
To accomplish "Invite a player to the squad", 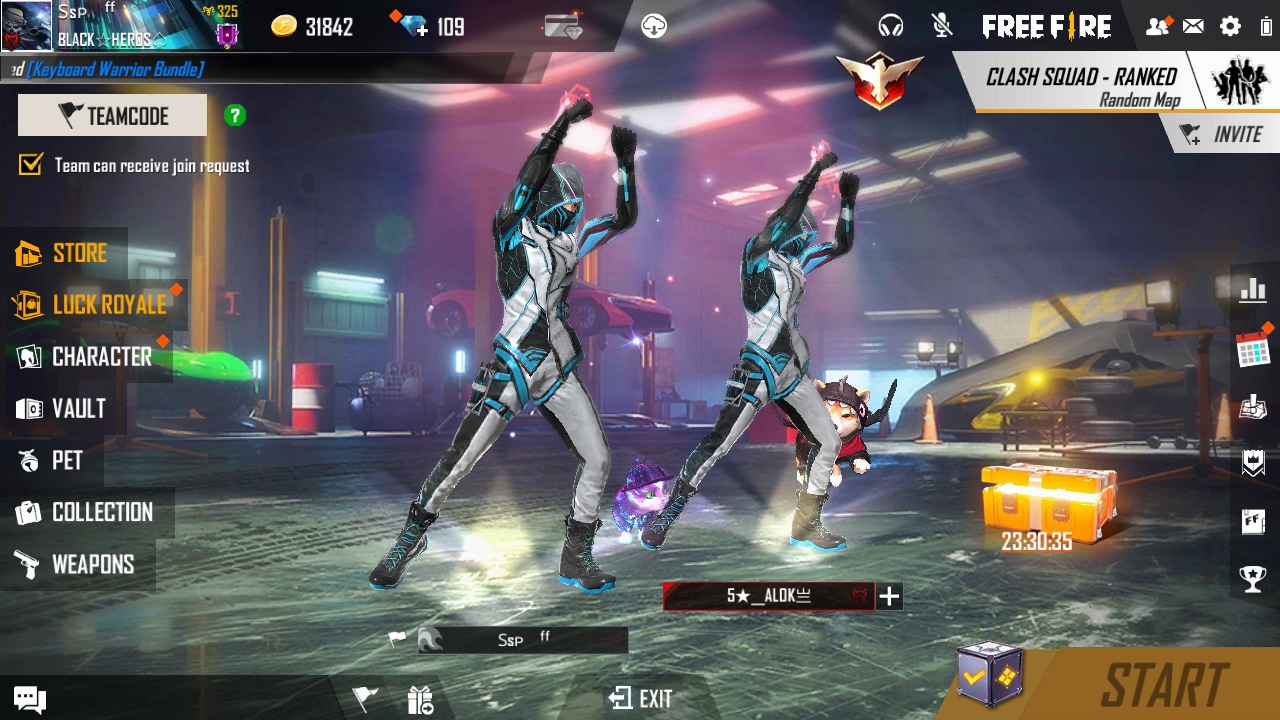I will tap(1222, 135).
